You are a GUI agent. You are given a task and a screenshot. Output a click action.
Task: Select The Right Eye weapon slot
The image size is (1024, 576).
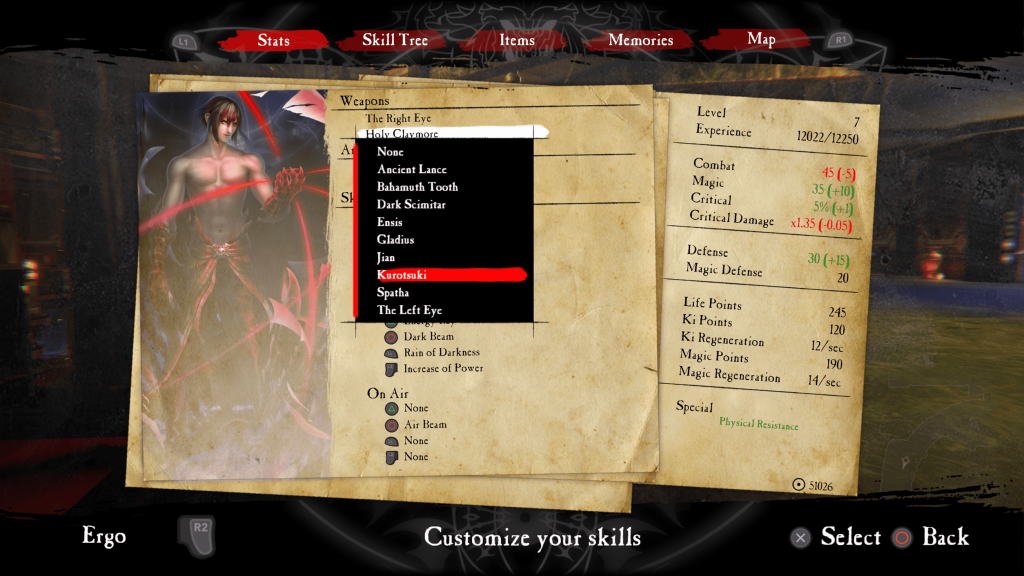click(x=398, y=119)
